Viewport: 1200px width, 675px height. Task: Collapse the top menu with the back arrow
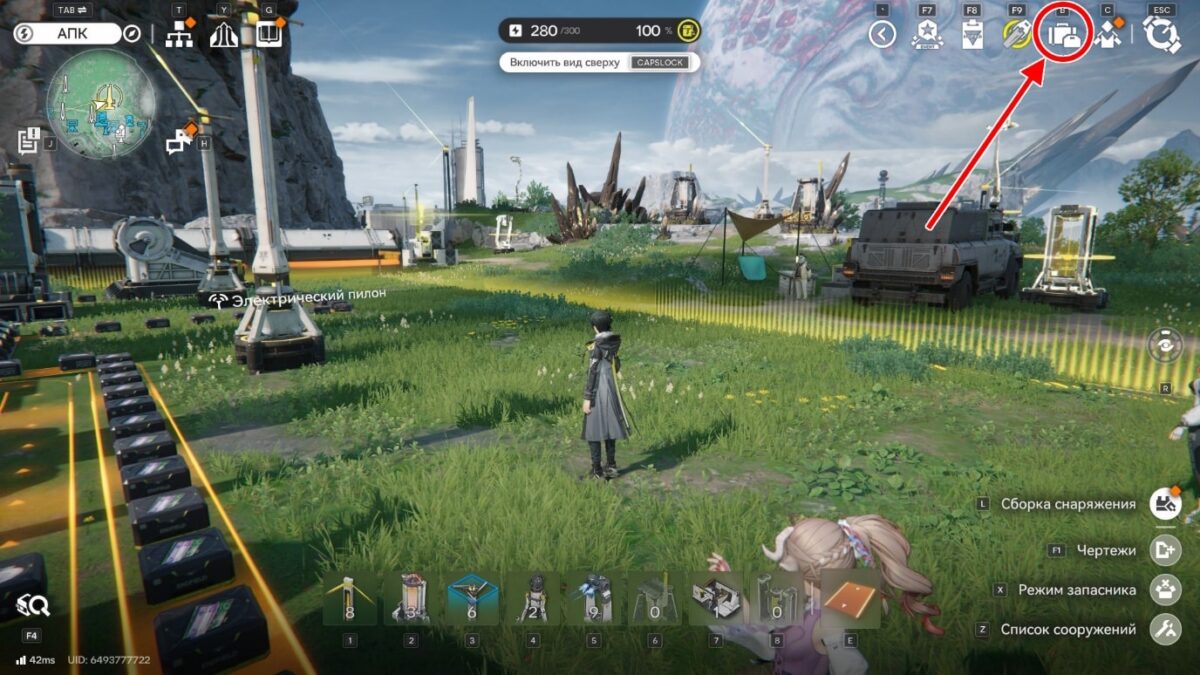882,35
